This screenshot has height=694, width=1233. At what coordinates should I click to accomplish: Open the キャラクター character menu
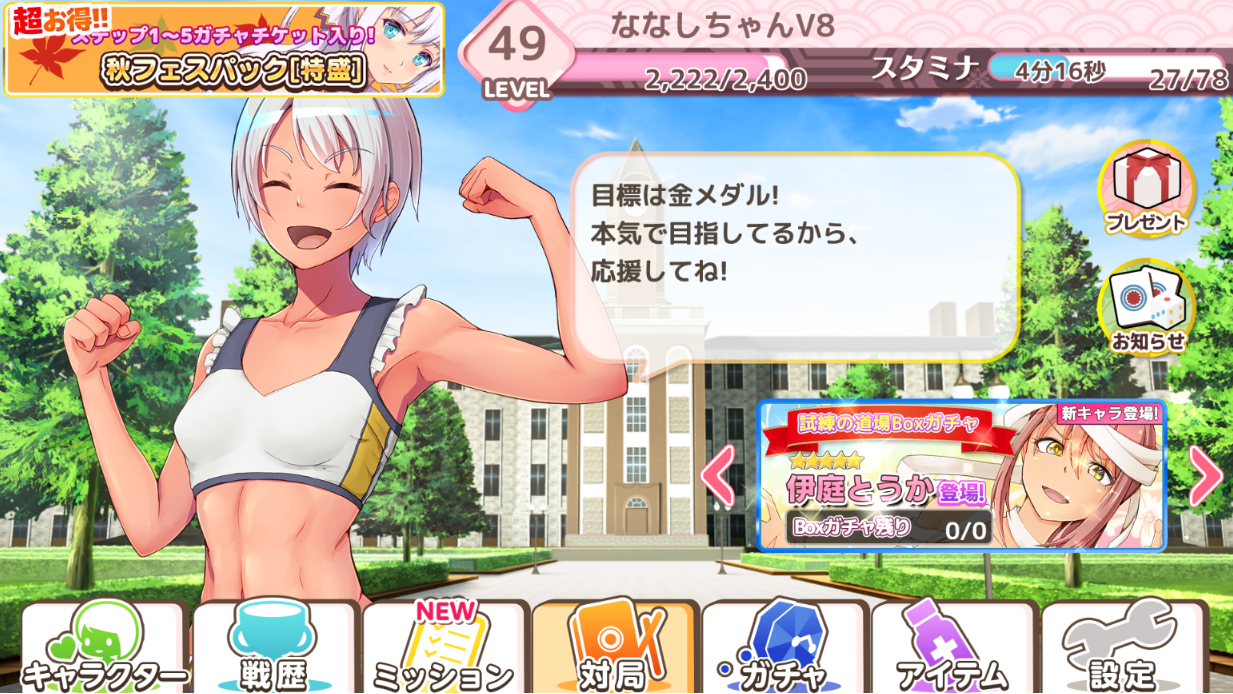click(103, 649)
